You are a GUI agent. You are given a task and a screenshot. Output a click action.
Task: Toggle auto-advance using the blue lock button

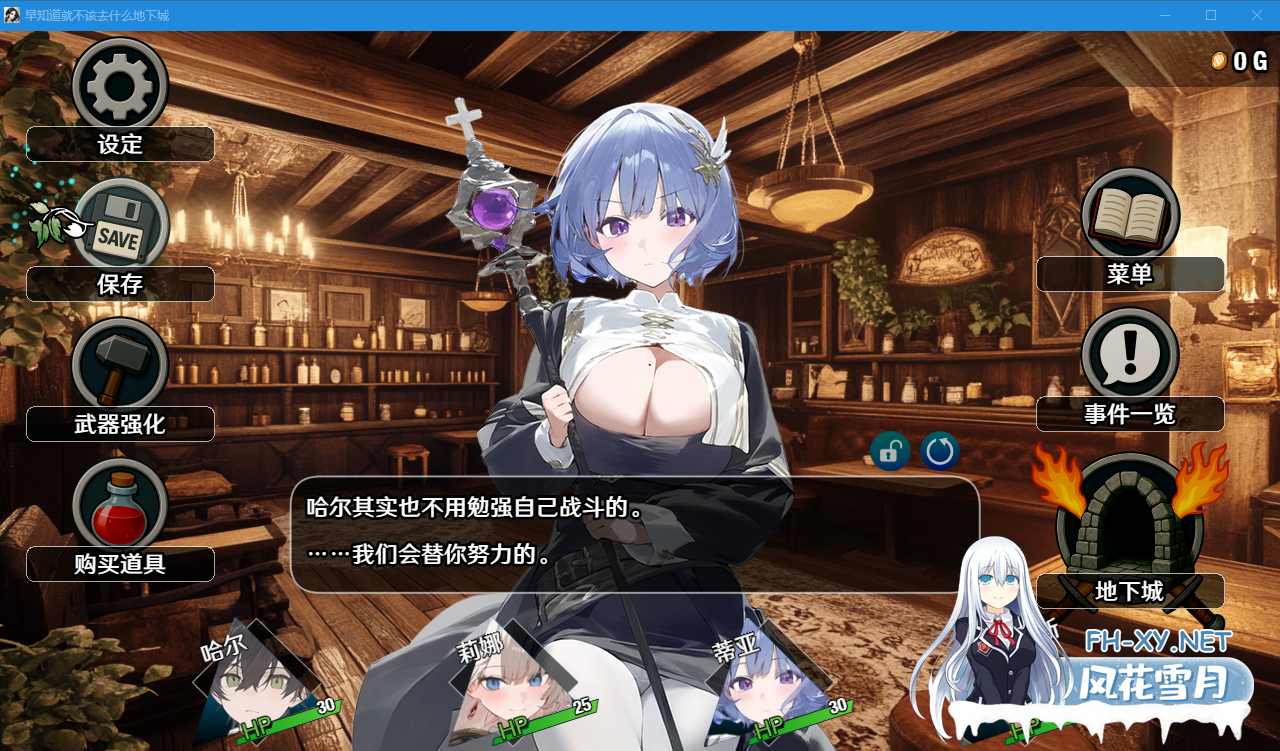pos(888,451)
